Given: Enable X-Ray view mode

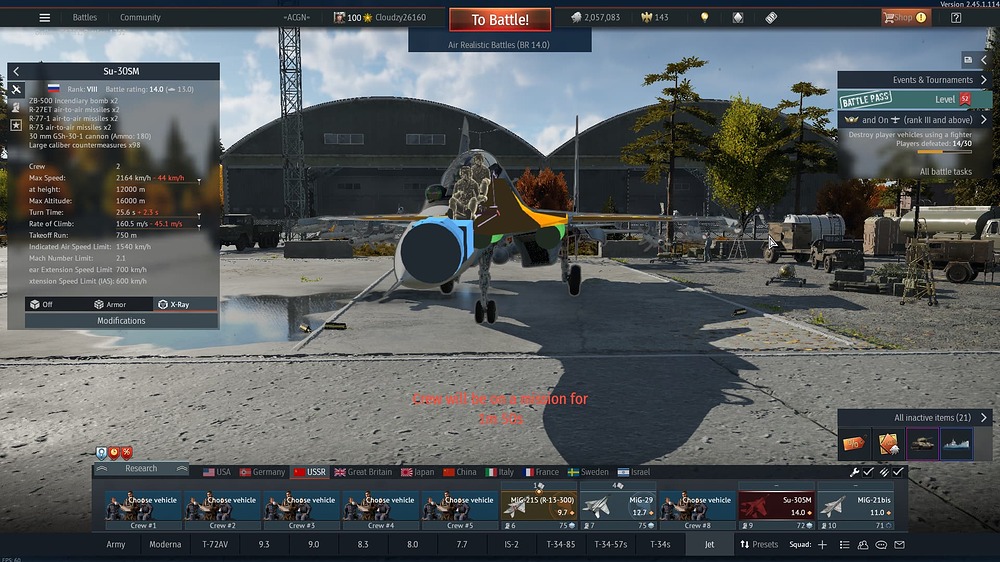Looking at the screenshot, I should pyautogui.click(x=174, y=304).
